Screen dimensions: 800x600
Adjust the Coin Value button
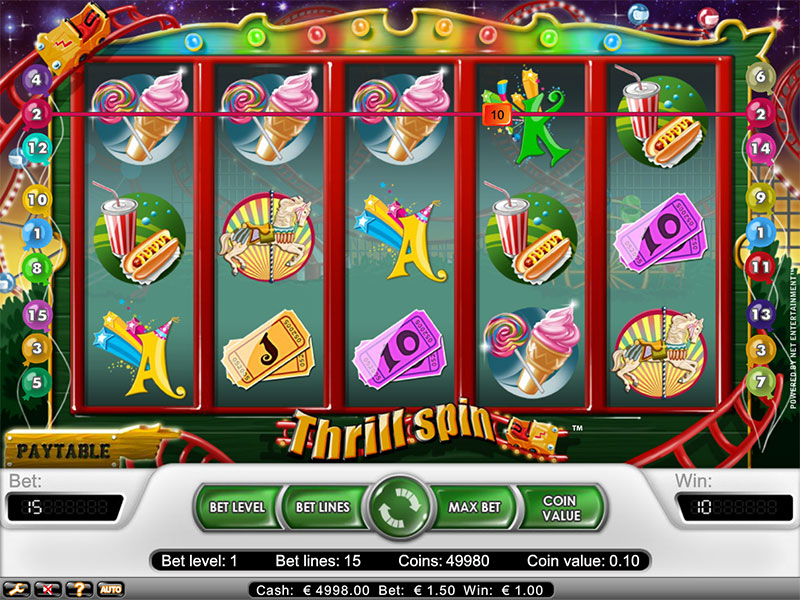[560, 507]
